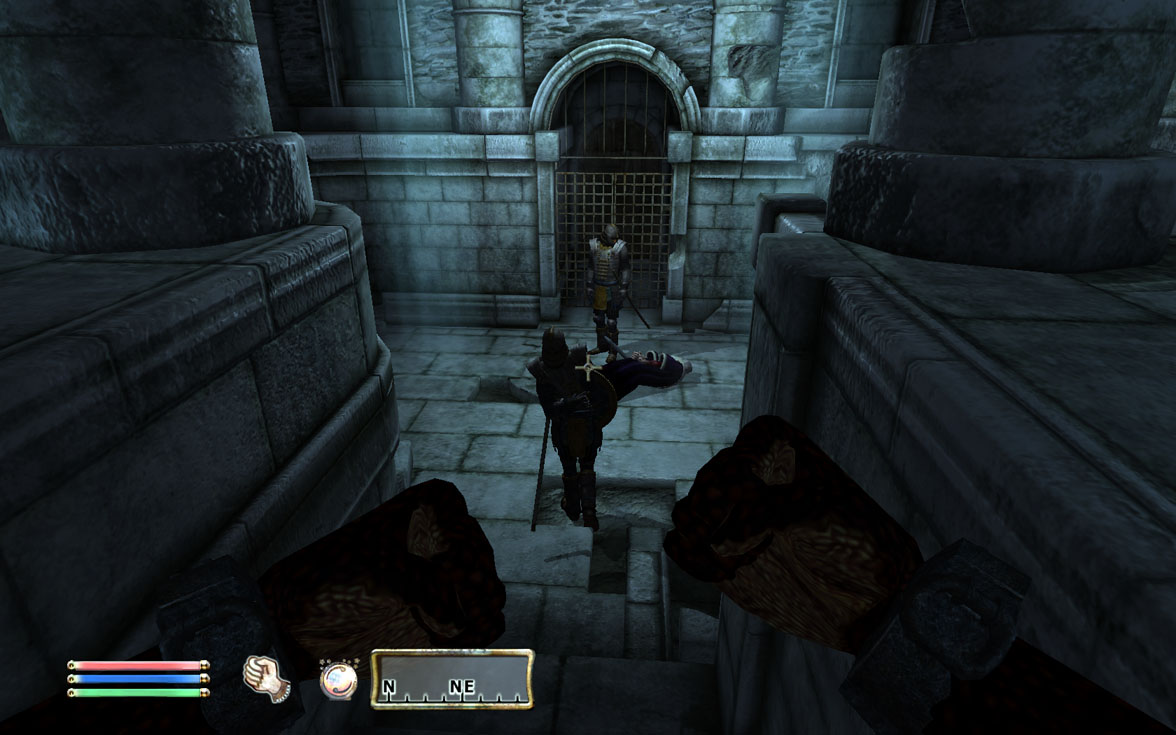Click the hand-to-hand fist weapon icon

(265, 677)
